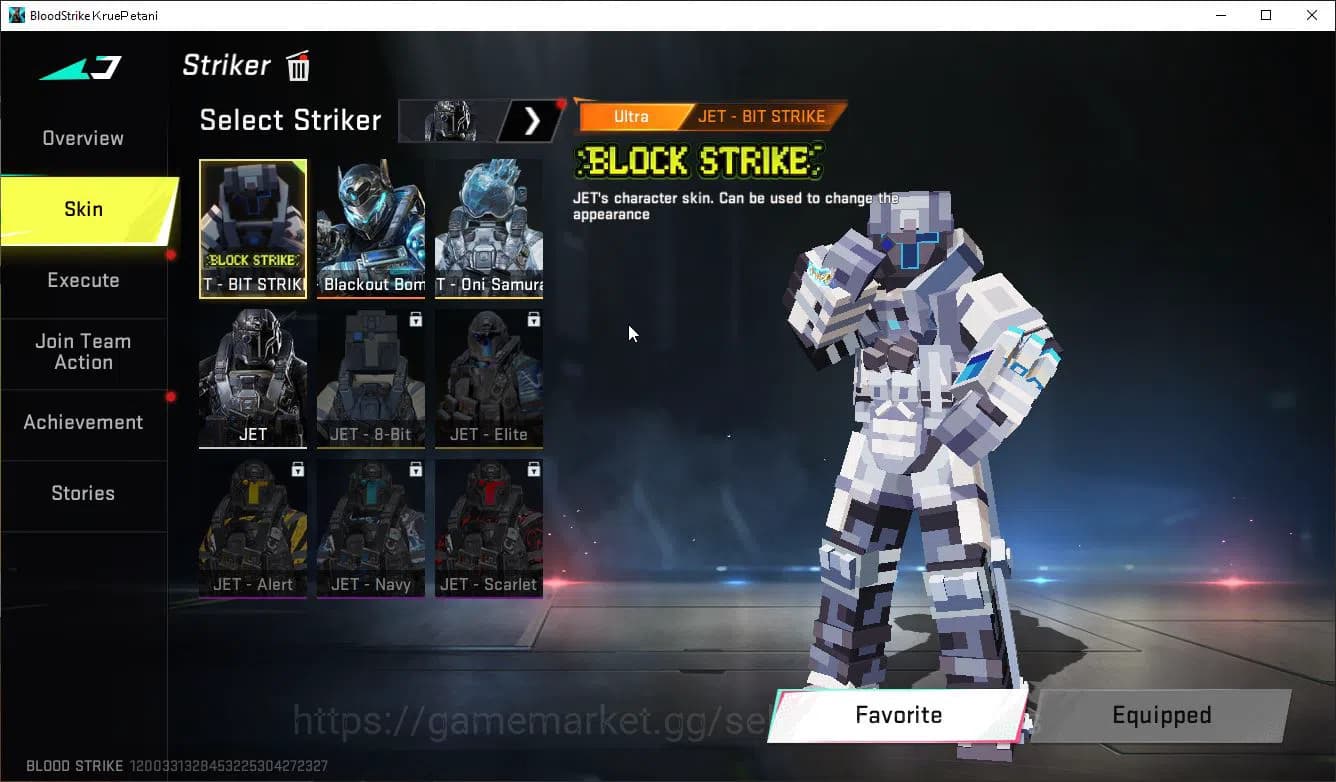Select the Execute tab
This screenshot has height=782, width=1336.
point(82,280)
